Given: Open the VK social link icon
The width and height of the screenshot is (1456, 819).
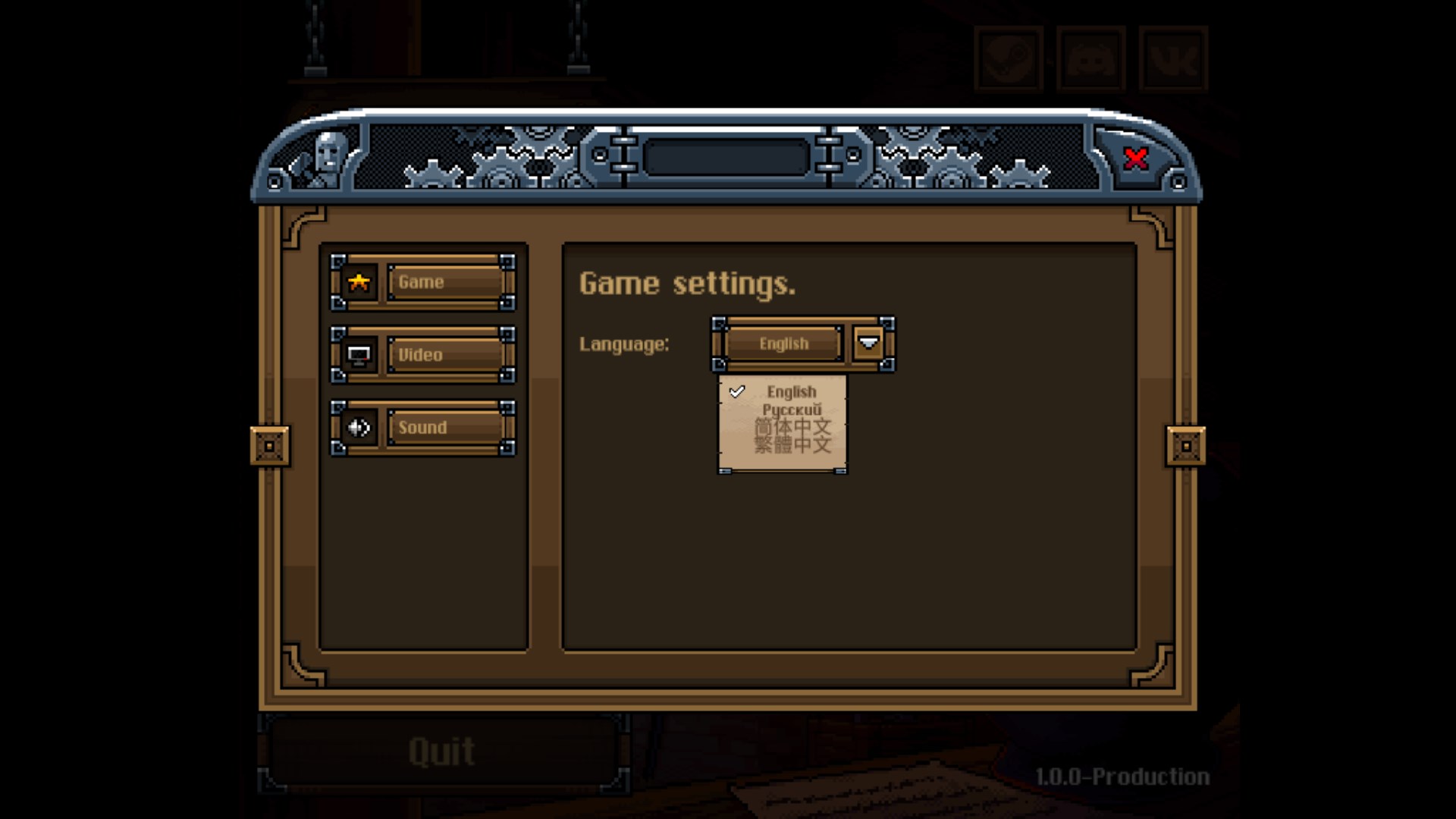Looking at the screenshot, I should 1173,58.
